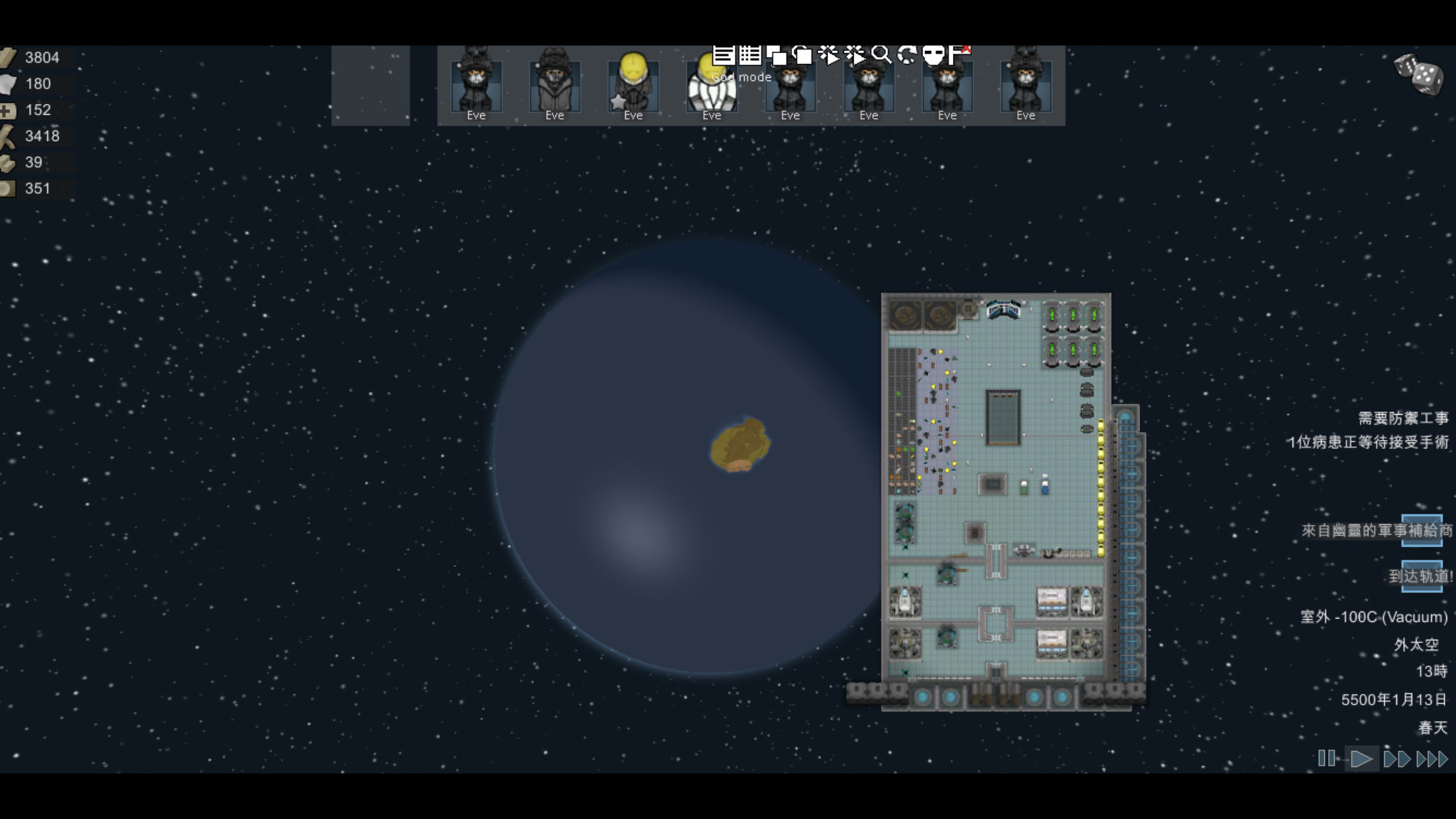Click the dice icon in the corner
Viewport: 1456px width, 819px height.
(x=1419, y=74)
